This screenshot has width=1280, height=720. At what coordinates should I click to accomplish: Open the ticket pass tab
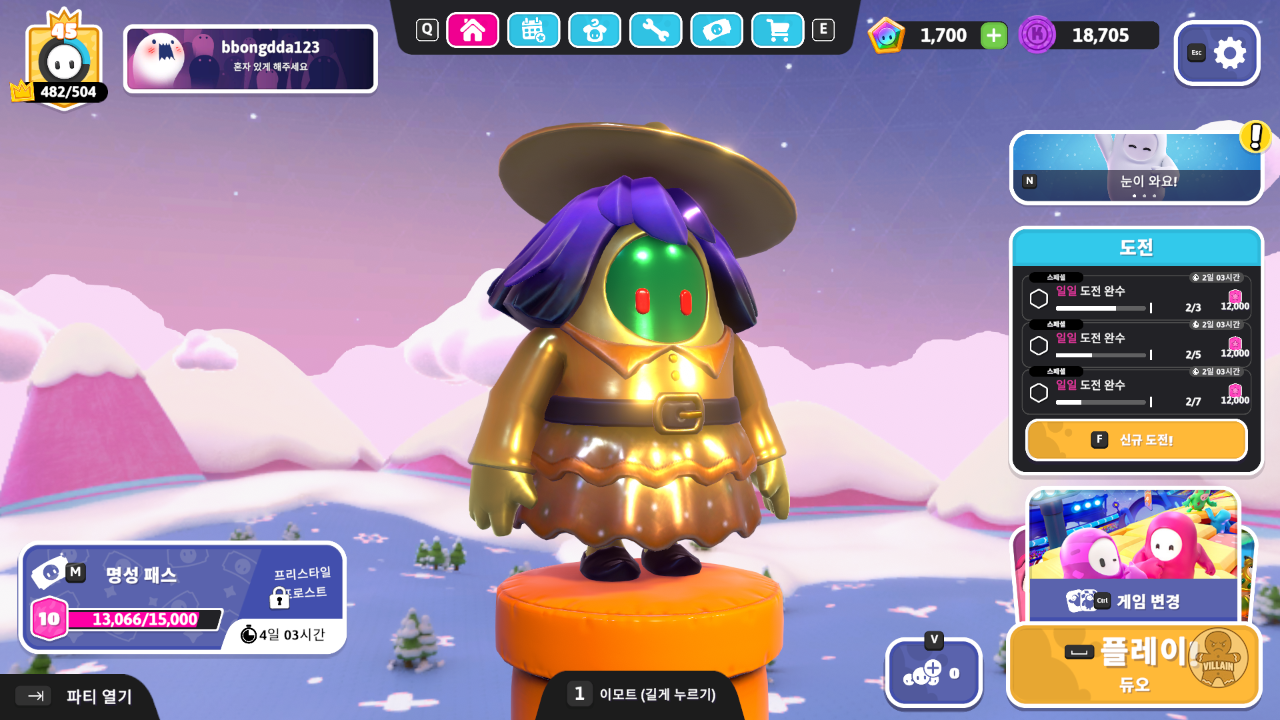(x=717, y=30)
